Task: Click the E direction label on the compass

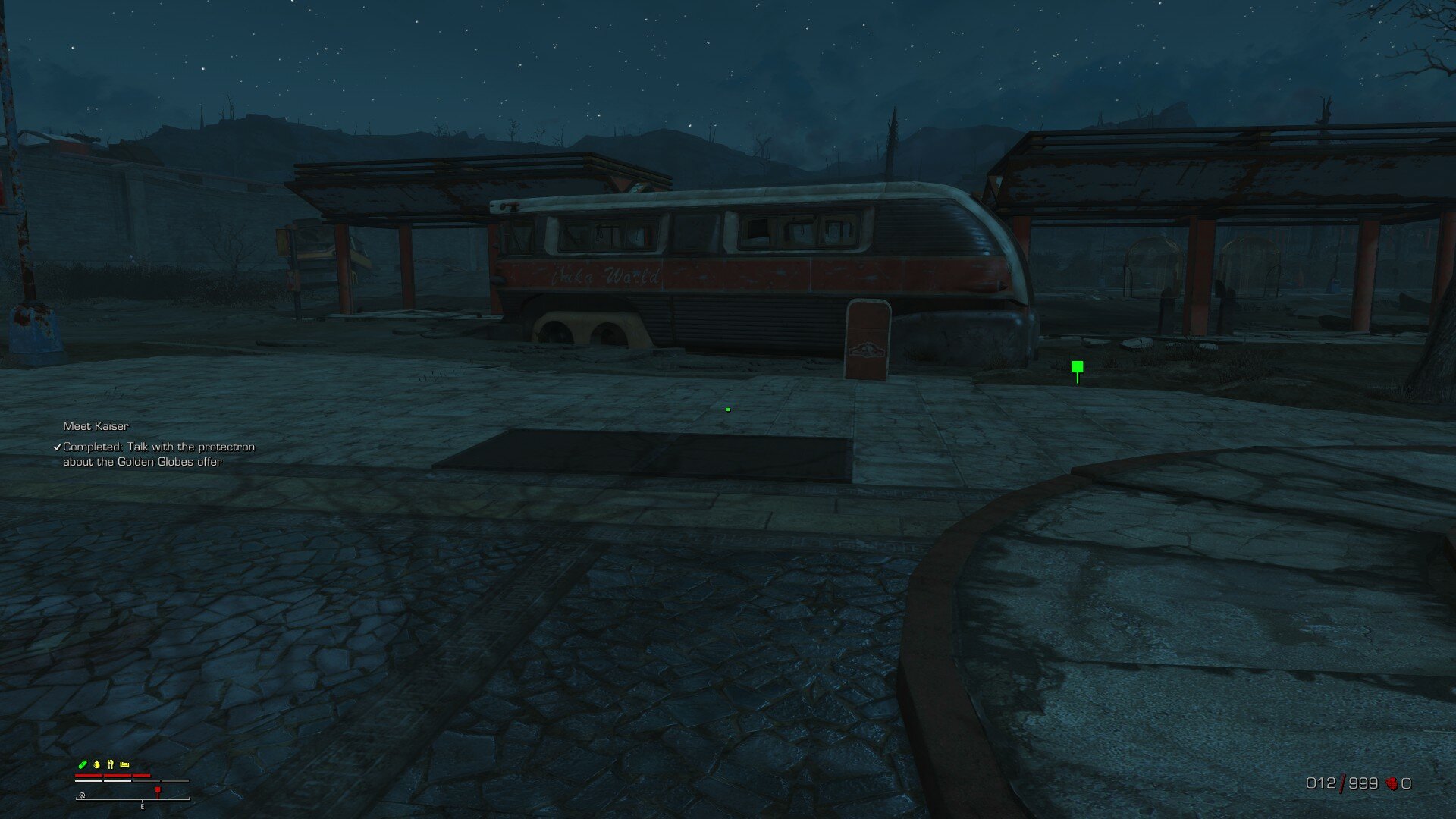Action: [142, 806]
